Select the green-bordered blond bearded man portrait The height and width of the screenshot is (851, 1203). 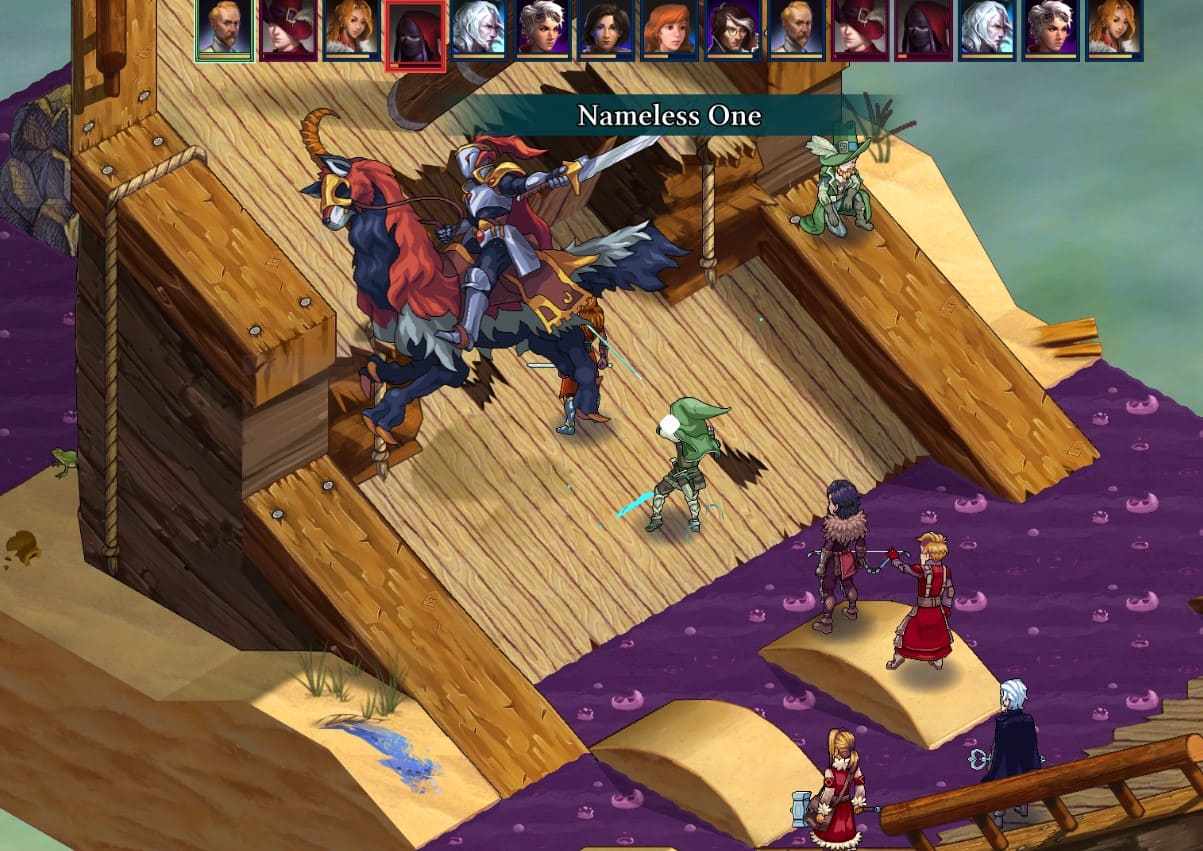click(224, 28)
